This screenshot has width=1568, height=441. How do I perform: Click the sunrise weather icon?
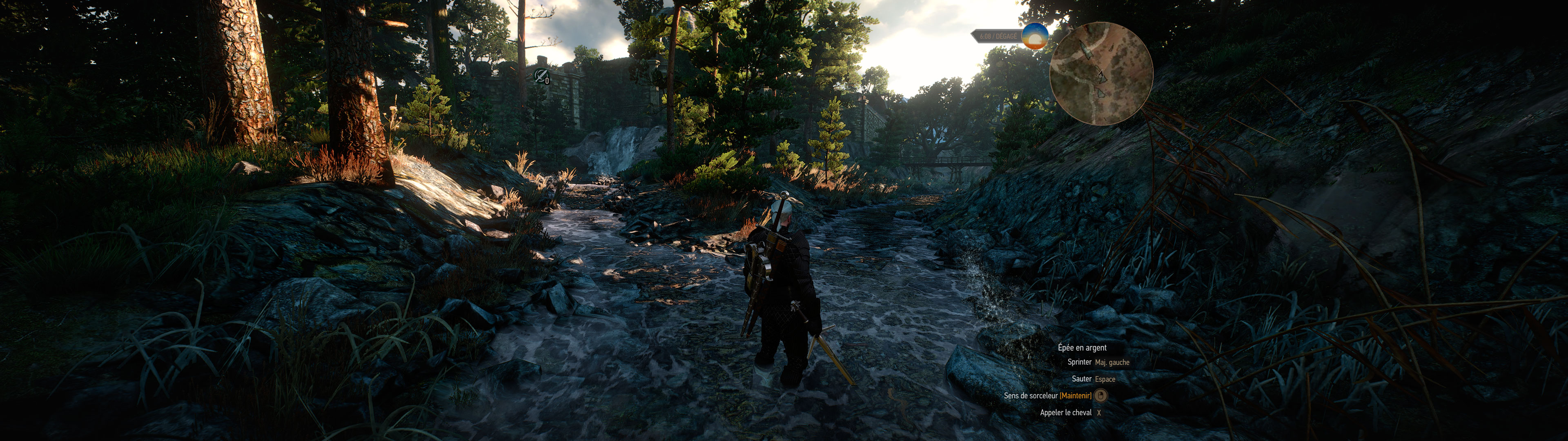pyautogui.click(x=1034, y=37)
